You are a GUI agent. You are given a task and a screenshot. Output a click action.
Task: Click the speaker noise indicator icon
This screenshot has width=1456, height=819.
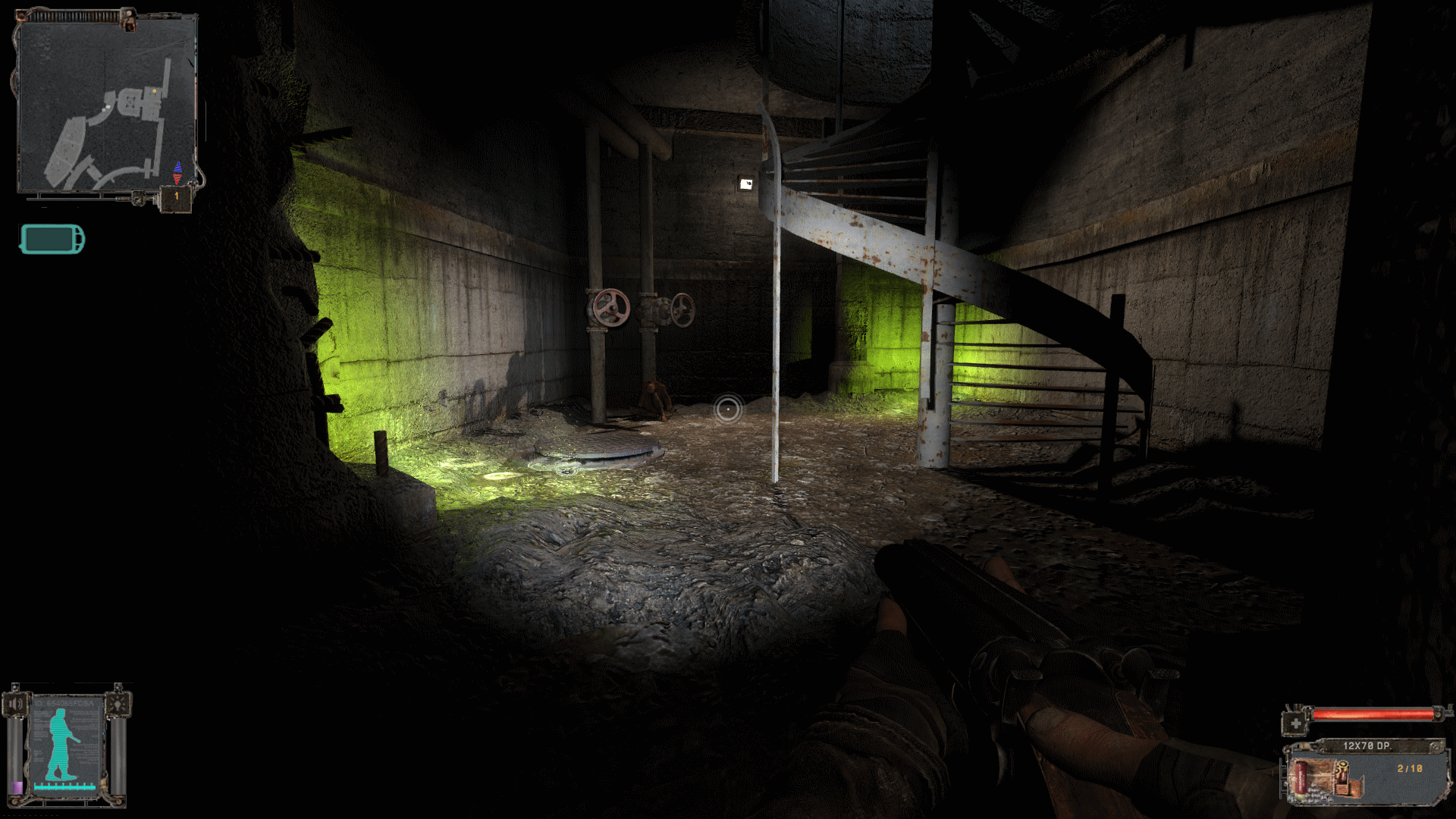point(15,704)
